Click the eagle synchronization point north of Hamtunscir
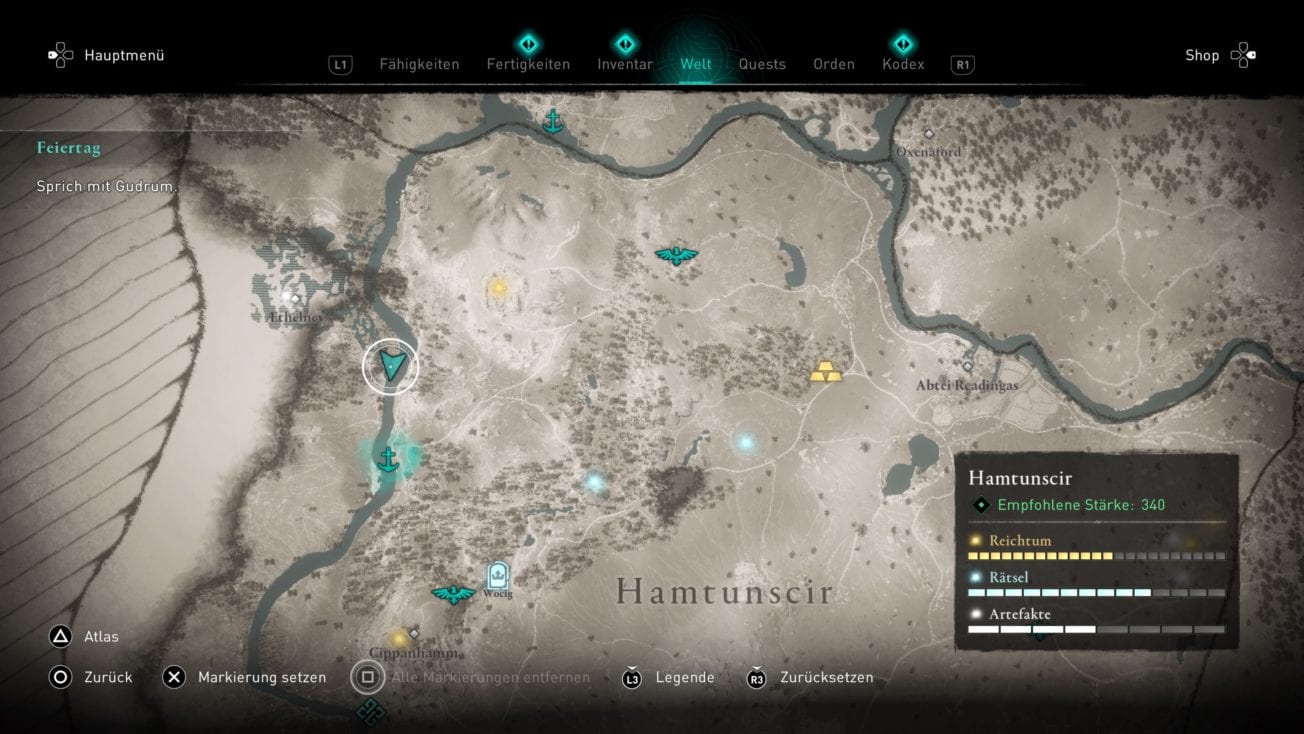The image size is (1304, 734). pyautogui.click(x=677, y=254)
